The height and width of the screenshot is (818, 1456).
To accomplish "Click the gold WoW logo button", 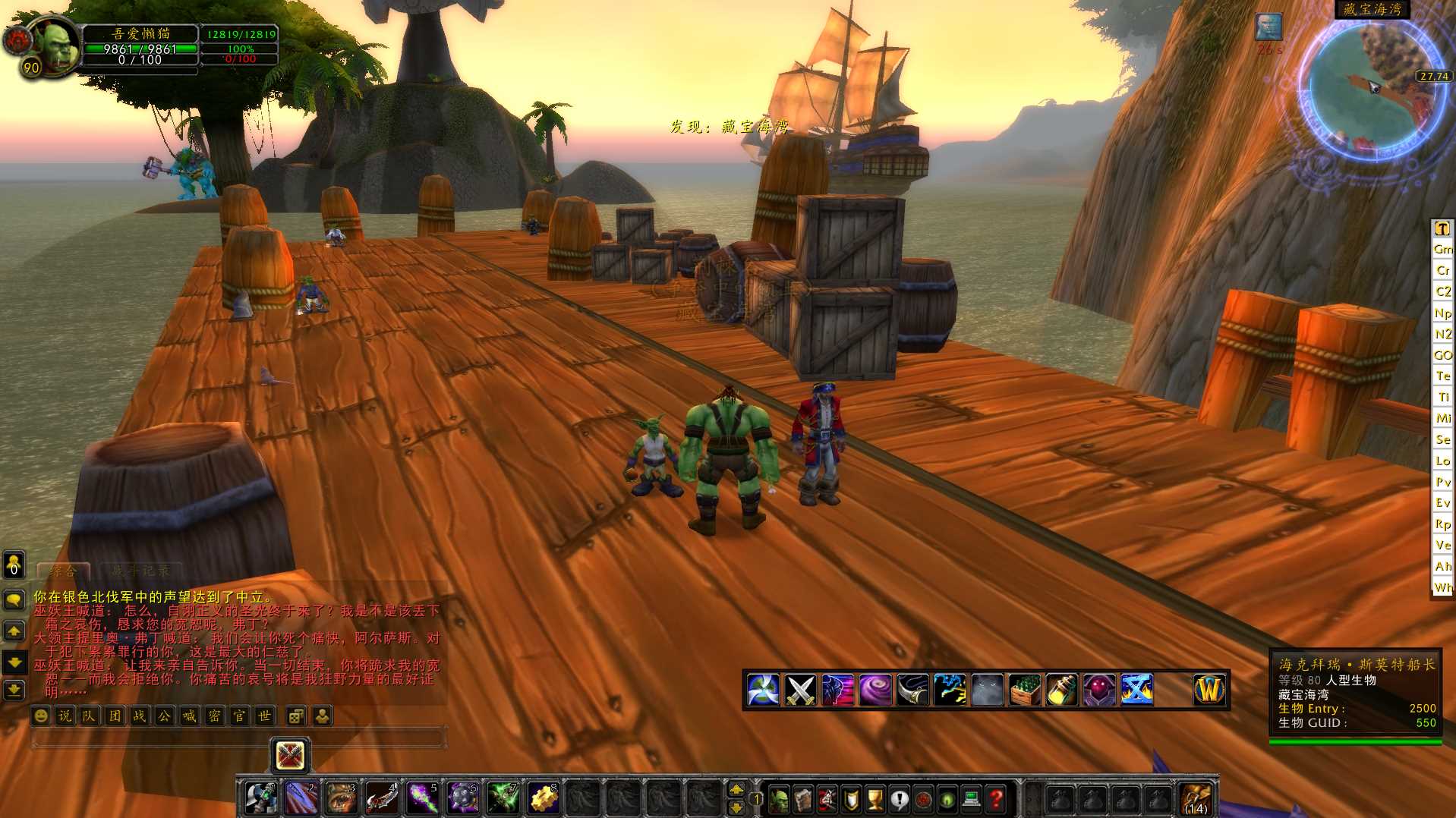I will point(1209,691).
